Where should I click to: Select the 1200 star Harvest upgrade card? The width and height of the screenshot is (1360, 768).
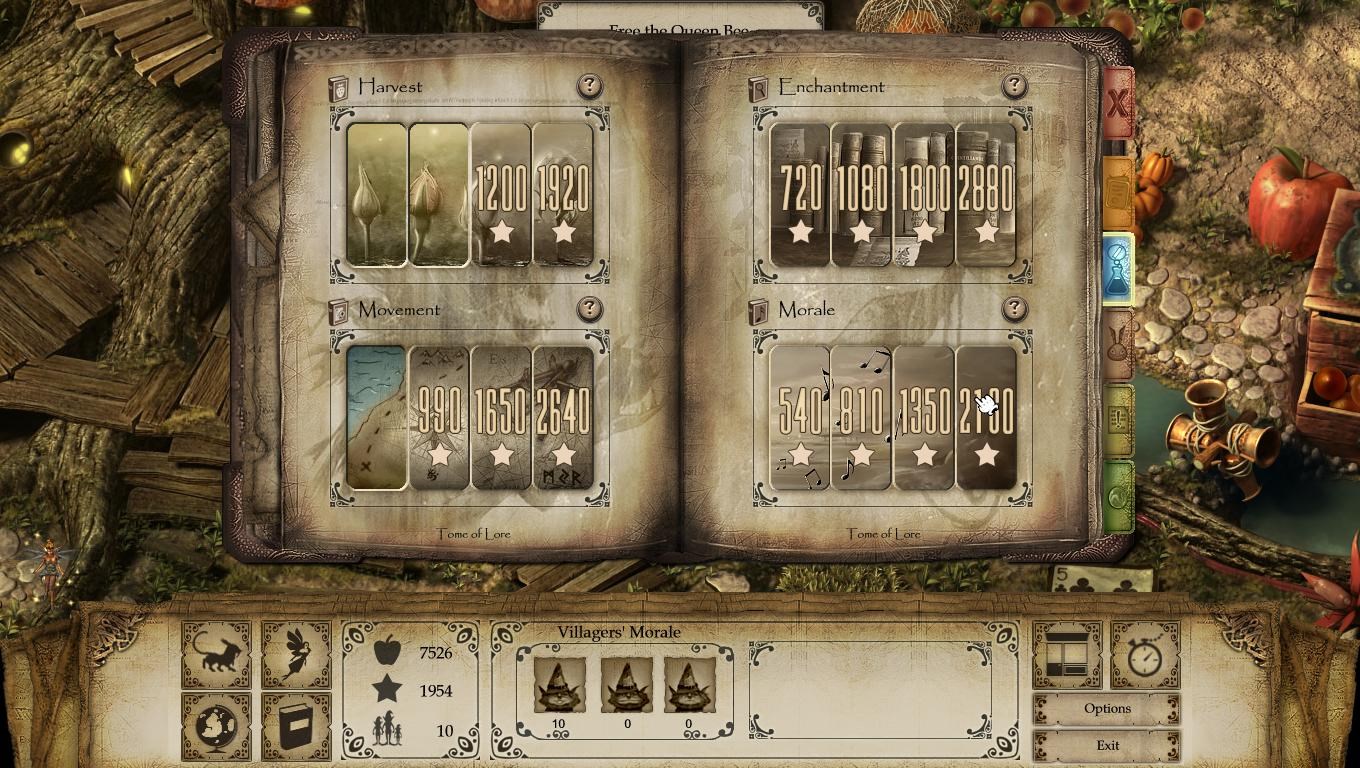(x=500, y=194)
